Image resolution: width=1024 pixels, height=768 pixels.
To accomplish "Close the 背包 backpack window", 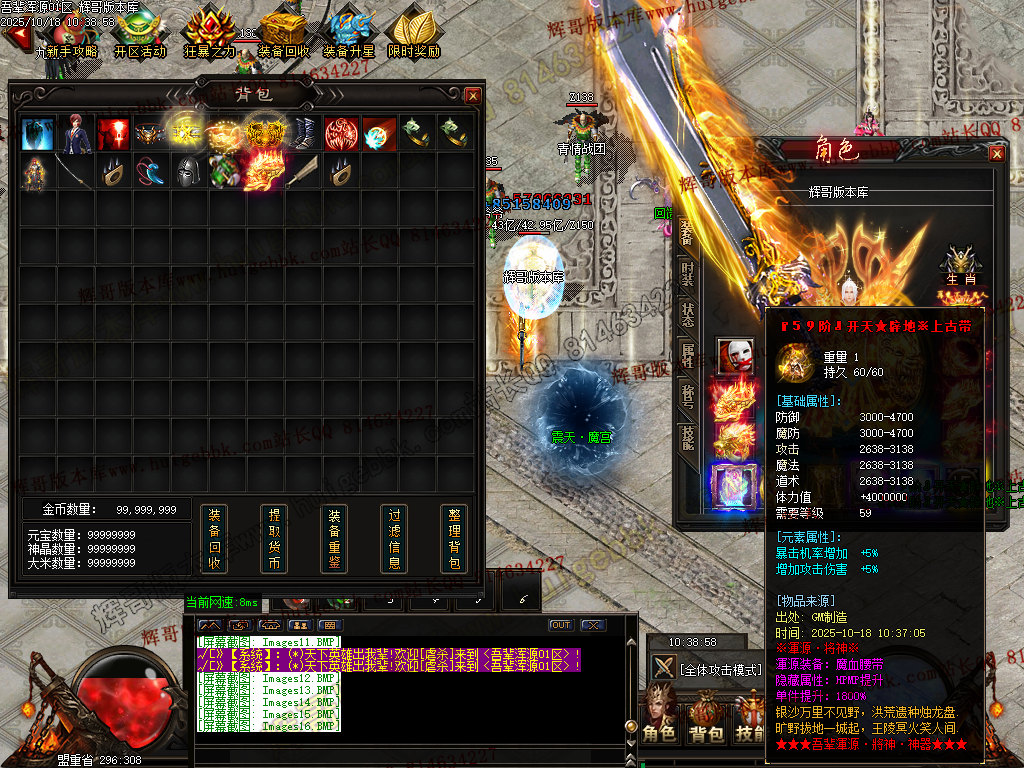I will point(473,95).
